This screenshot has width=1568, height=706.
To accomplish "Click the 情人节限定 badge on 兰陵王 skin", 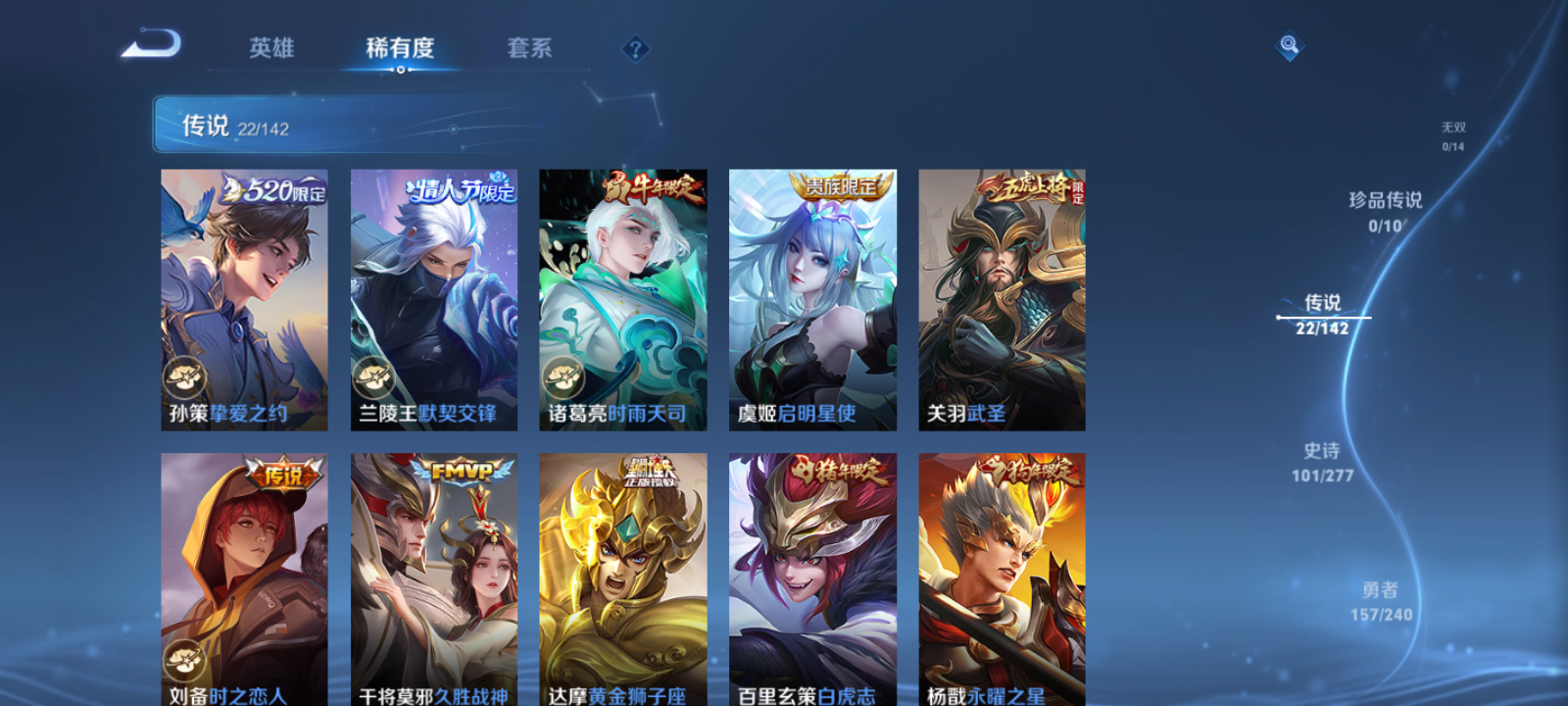I will [461, 192].
